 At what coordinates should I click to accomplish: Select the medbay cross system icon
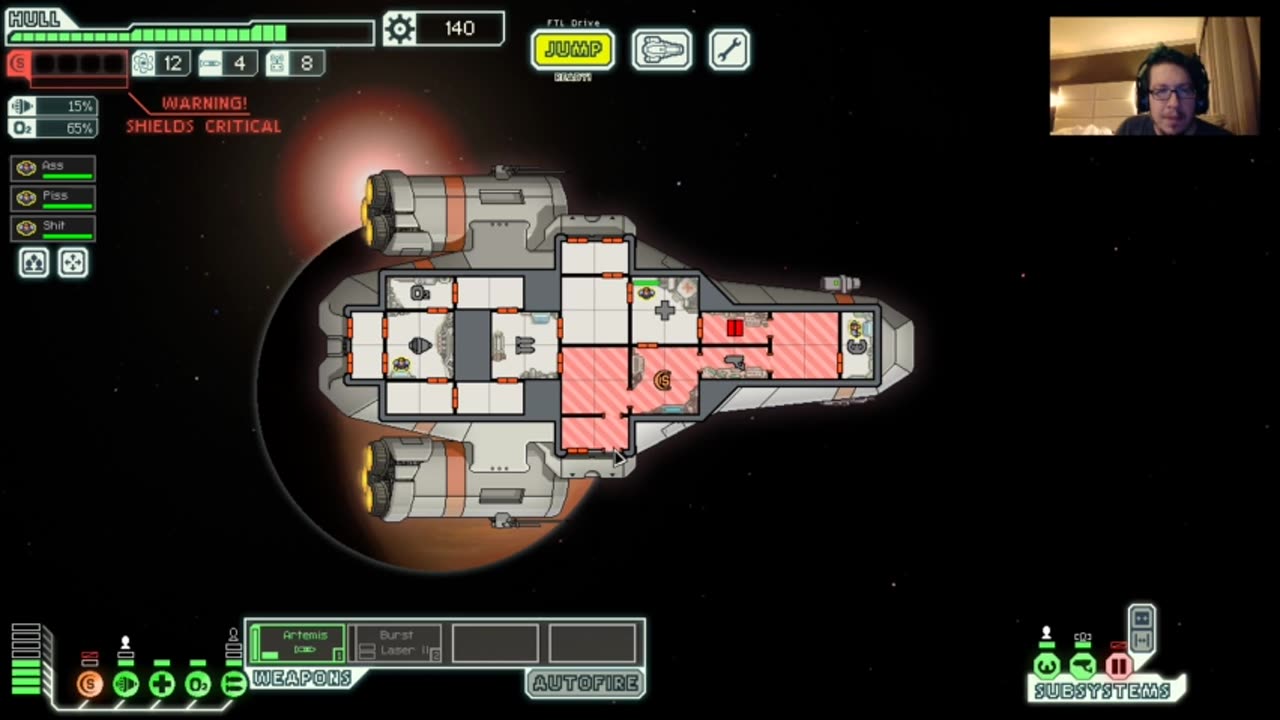(x=162, y=685)
